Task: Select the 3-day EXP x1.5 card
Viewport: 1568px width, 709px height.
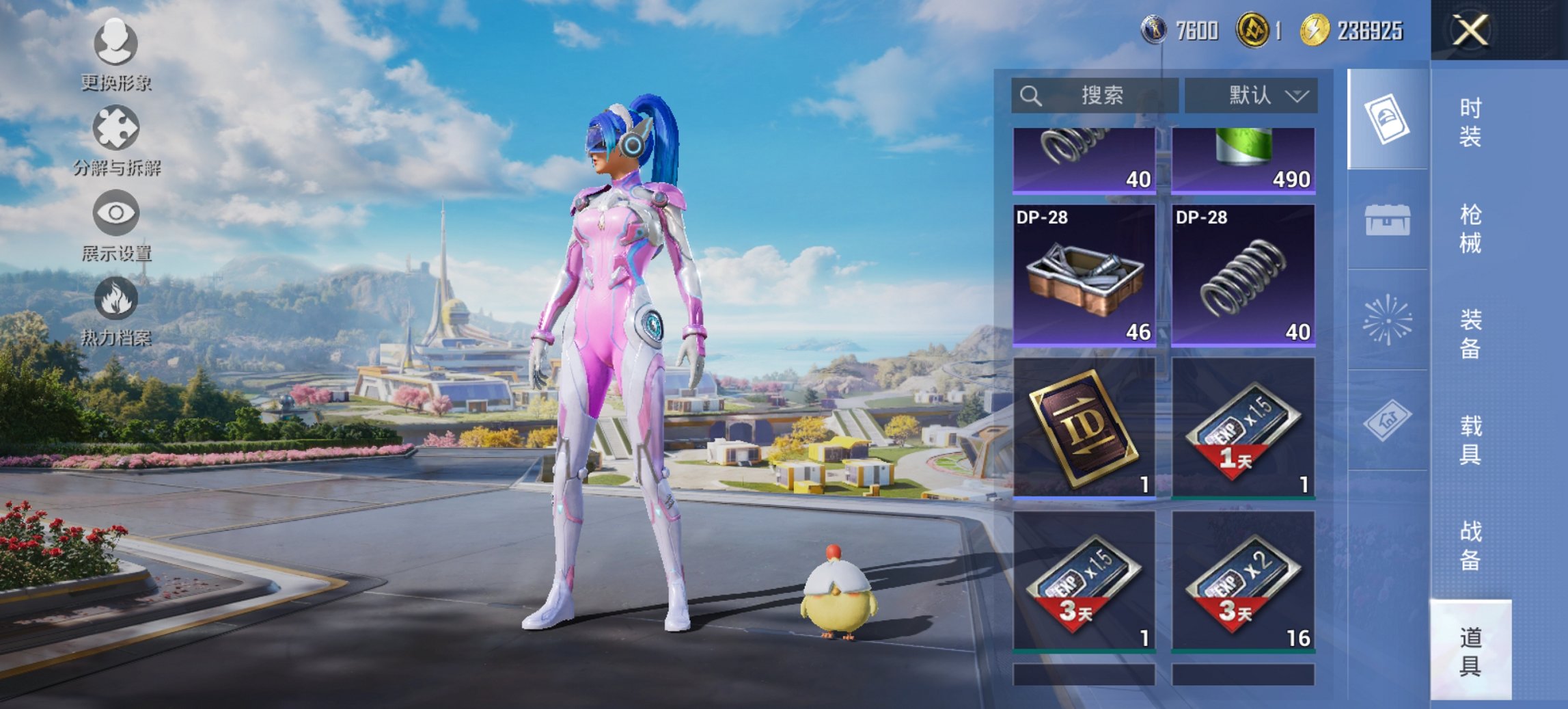Action: click(x=1084, y=581)
